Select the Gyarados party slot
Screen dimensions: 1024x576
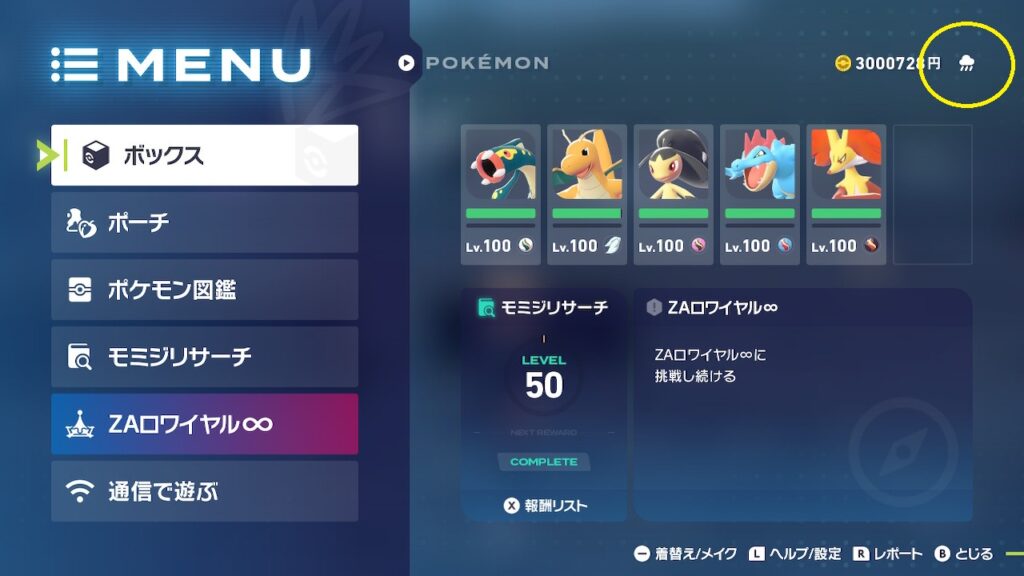tap(500, 194)
